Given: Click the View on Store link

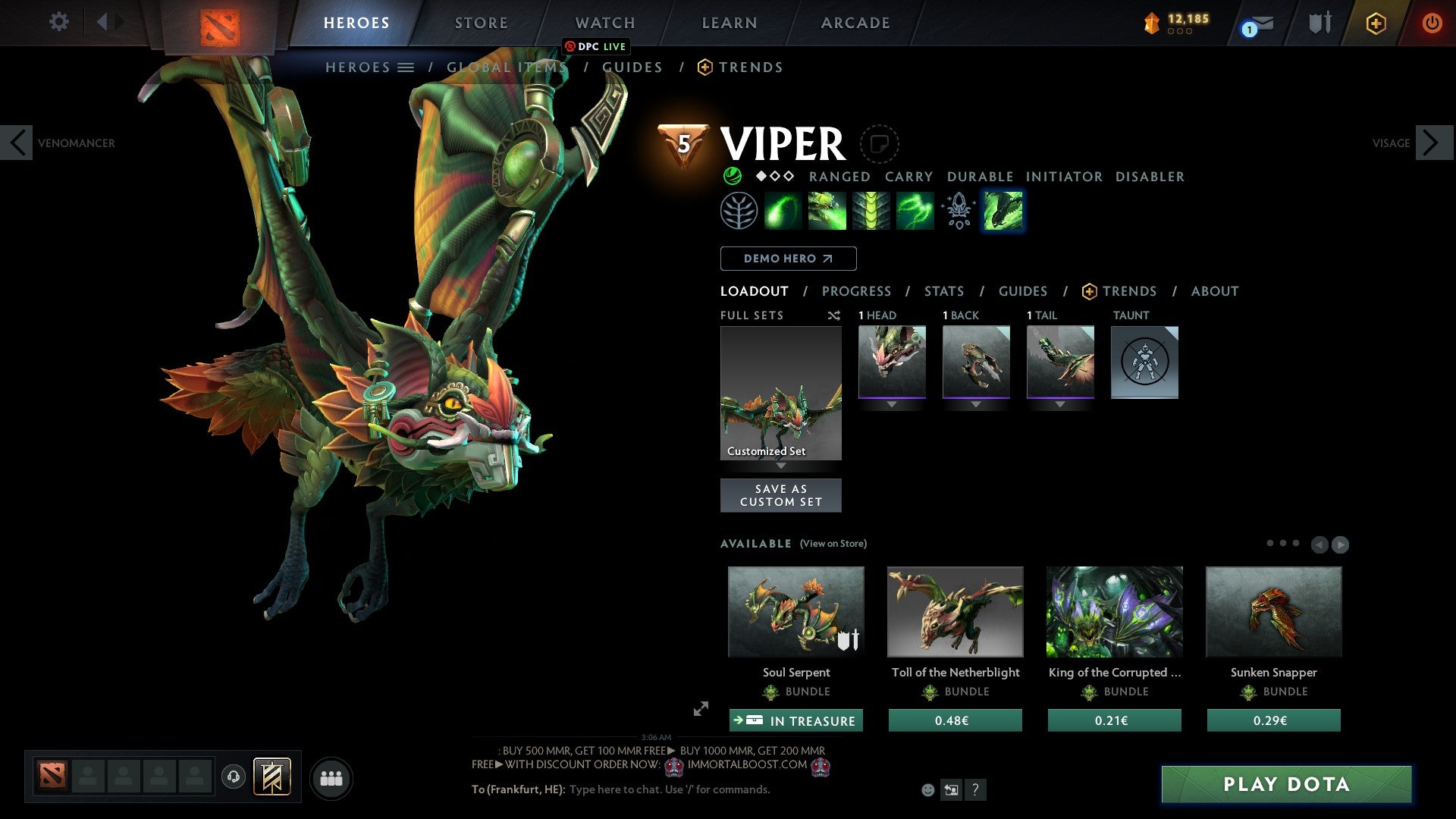Looking at the screenshot, I should (x=833, y=544).
